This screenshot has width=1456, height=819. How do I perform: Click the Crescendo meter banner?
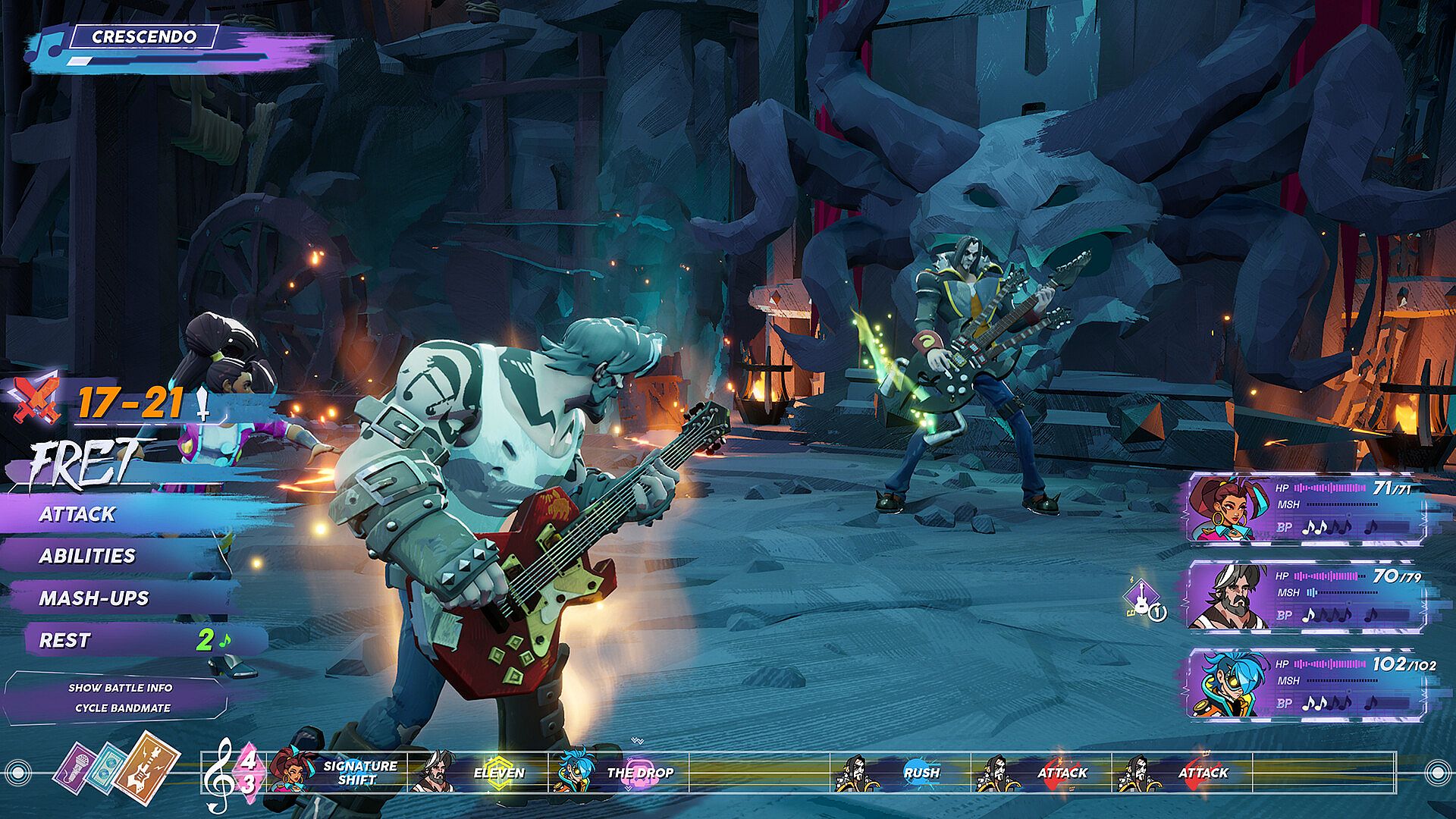144,36
